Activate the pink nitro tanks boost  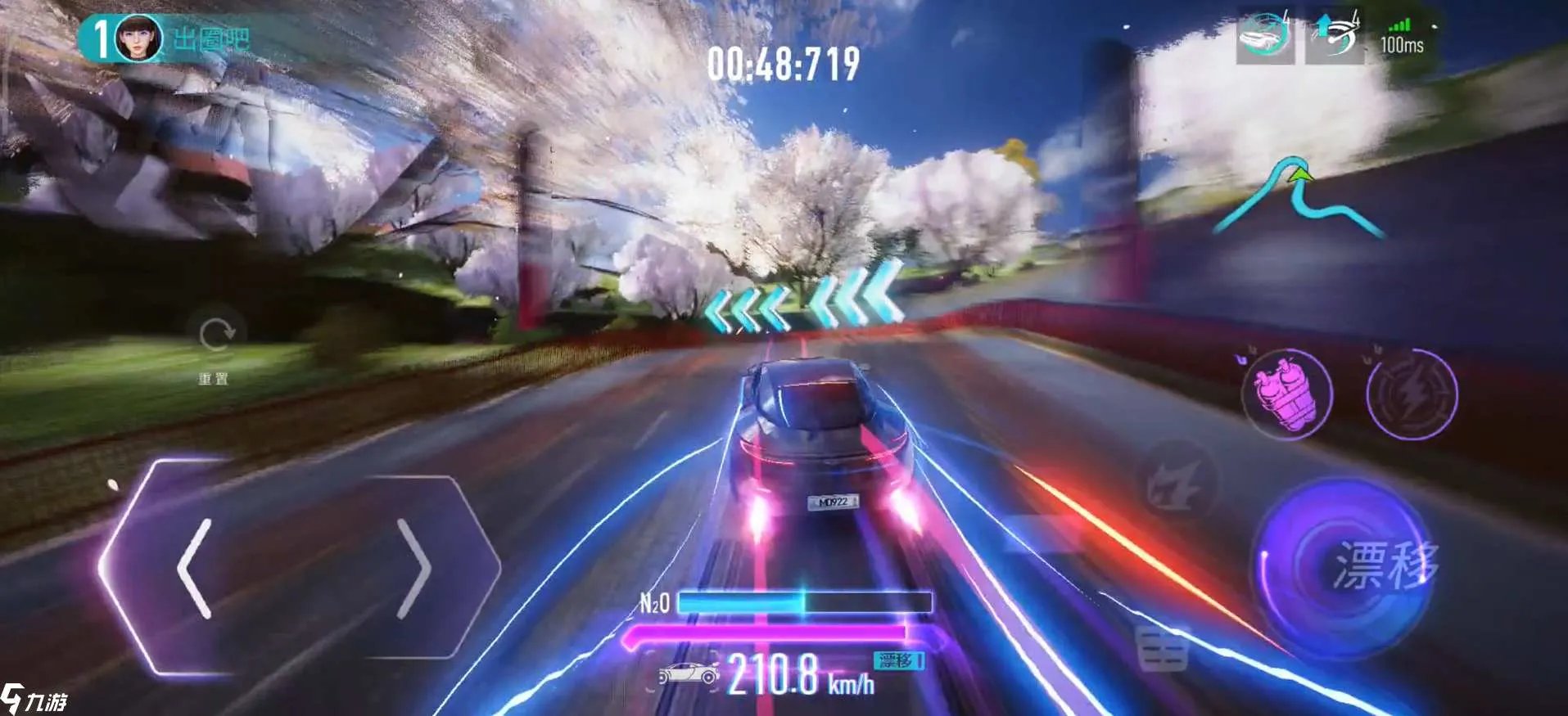point(1286,394)
